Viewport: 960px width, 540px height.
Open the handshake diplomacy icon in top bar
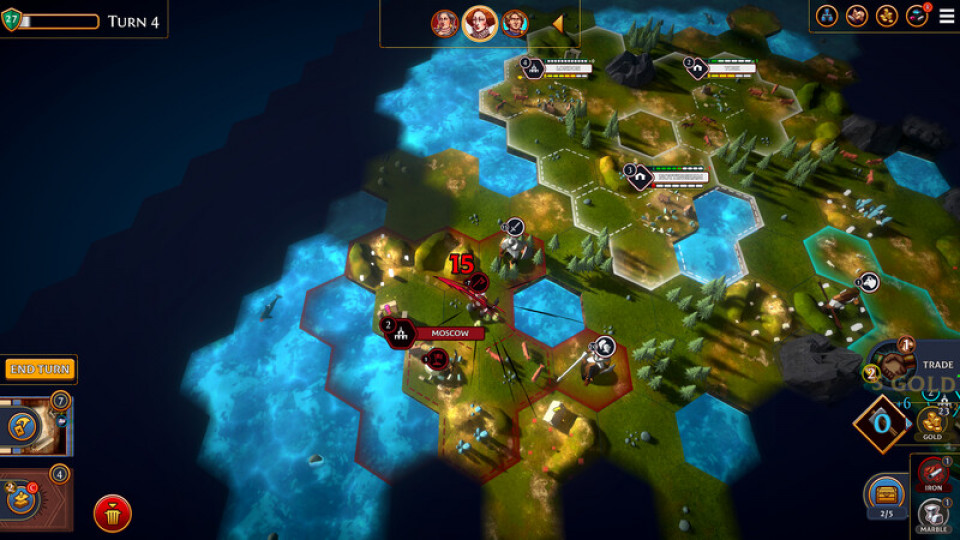857,16
